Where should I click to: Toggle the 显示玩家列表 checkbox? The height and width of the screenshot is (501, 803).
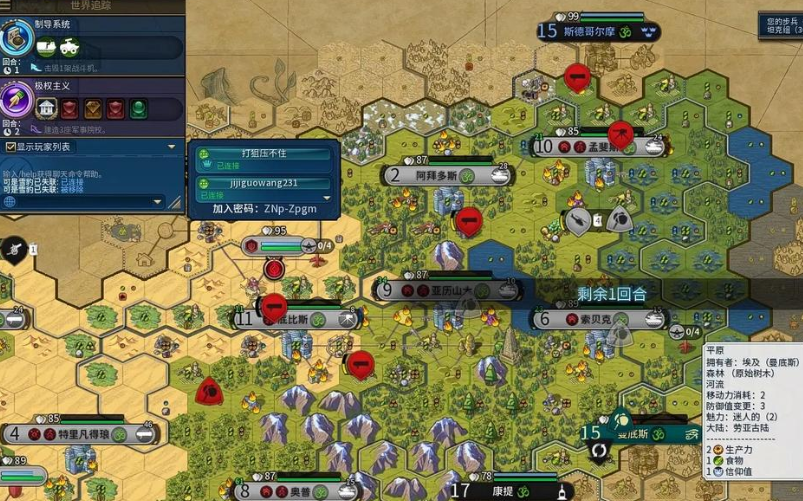click(x=9, y=146)
